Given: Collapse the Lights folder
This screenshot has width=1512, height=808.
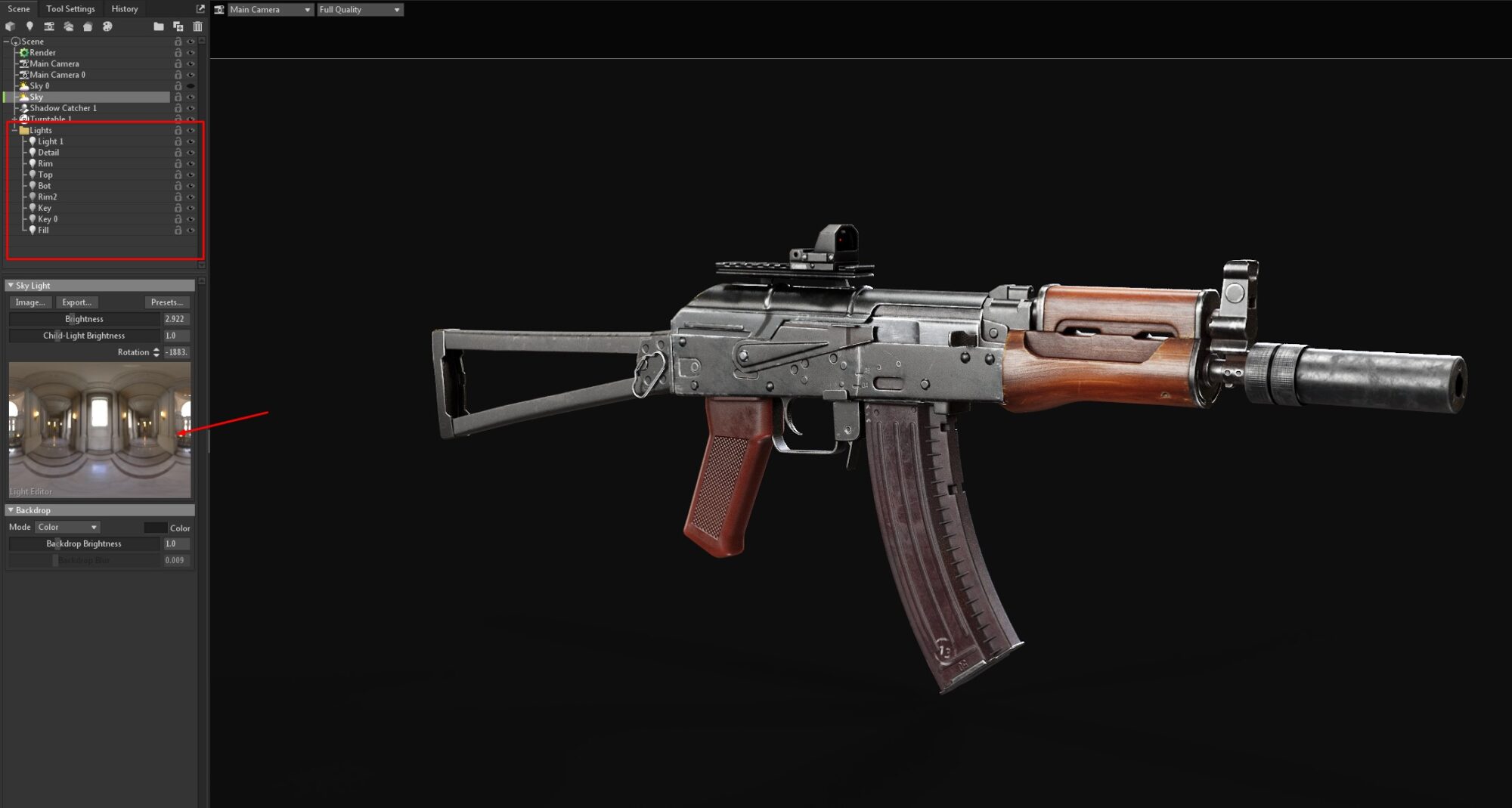Looking at the screenshot, I should [14, 130].
